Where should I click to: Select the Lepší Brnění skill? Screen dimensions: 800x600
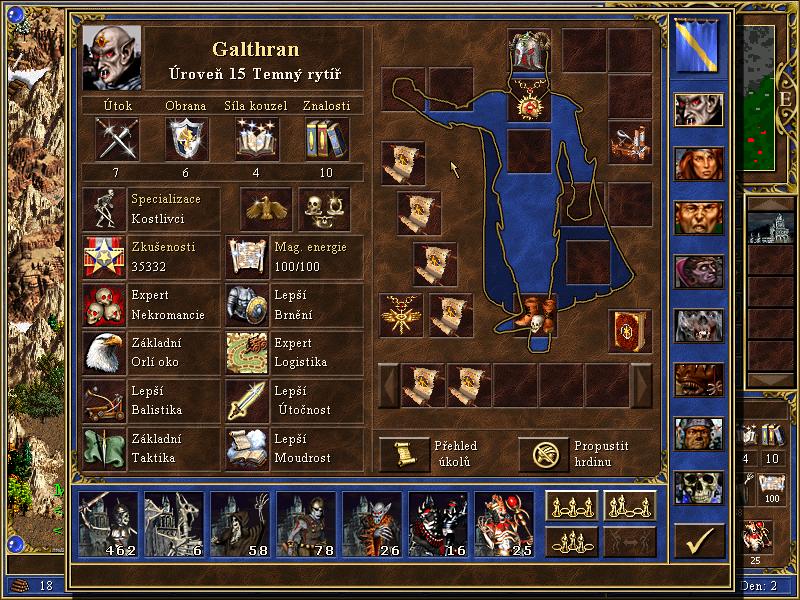point(247,306)
